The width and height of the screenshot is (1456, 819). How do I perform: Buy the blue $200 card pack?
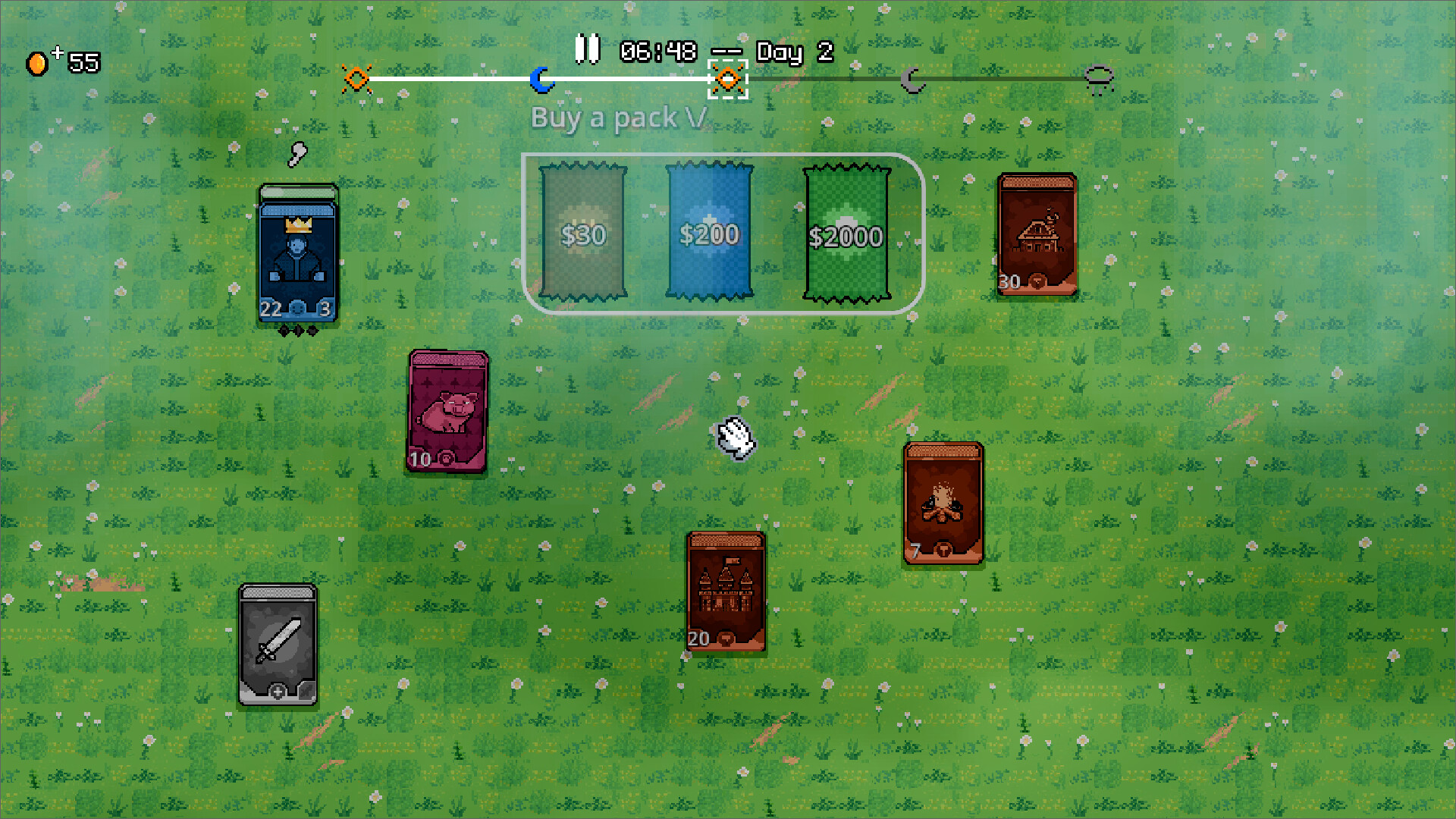(710, 234)
